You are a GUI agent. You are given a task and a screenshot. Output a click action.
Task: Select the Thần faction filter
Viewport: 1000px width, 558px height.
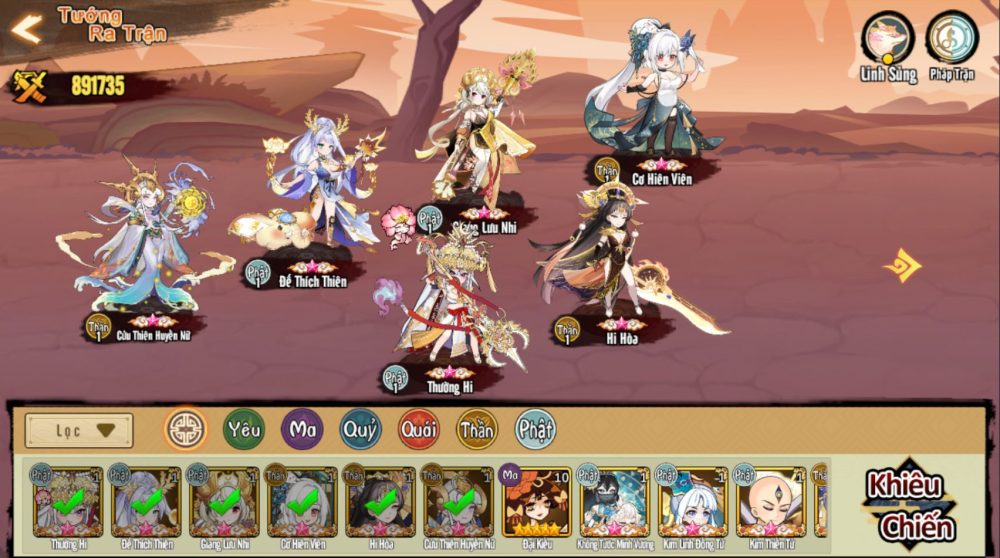tap(477, 429)
